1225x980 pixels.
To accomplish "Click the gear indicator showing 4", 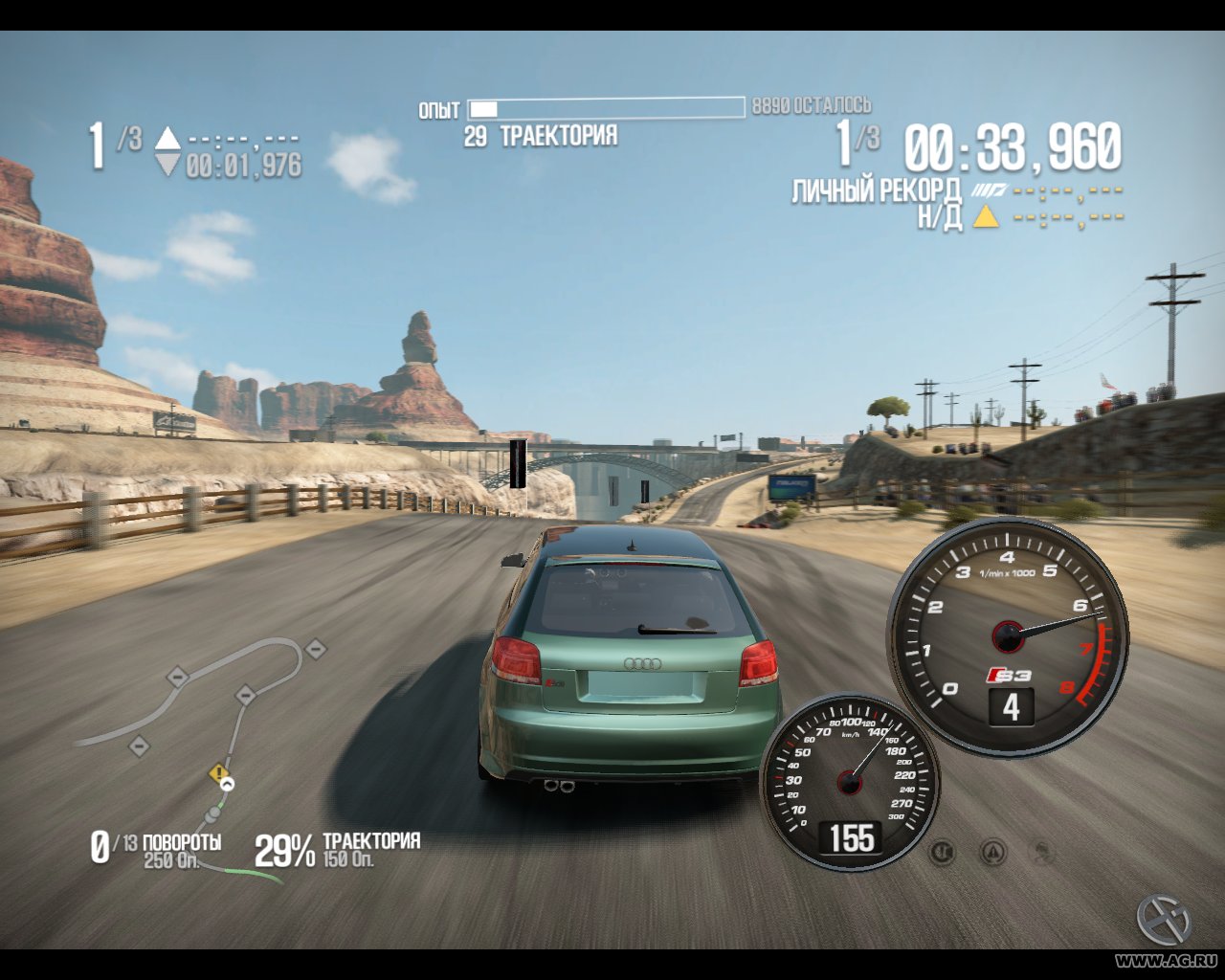I will (1011, 706).
